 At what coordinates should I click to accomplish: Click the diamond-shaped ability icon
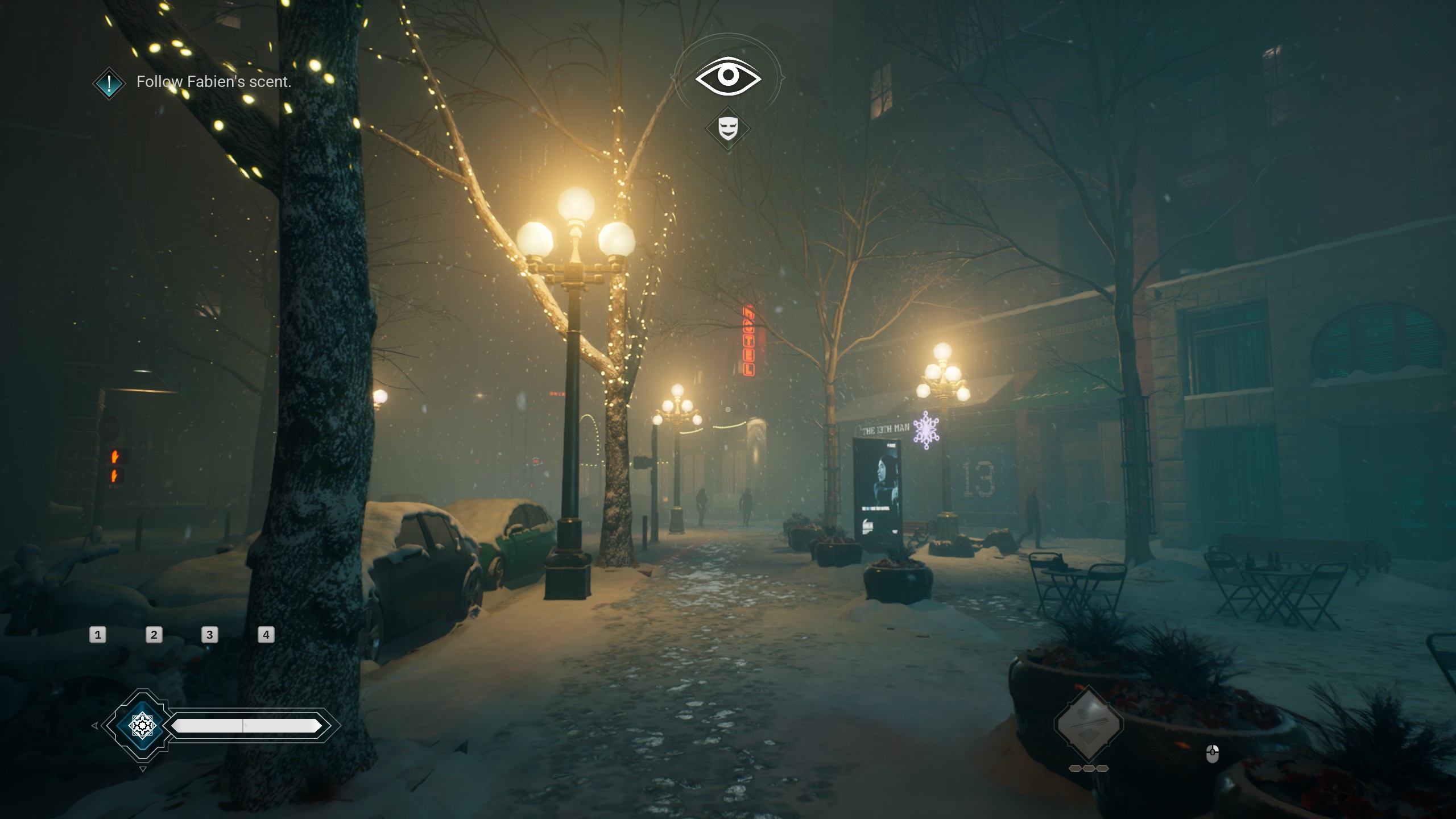(1088, 724)
